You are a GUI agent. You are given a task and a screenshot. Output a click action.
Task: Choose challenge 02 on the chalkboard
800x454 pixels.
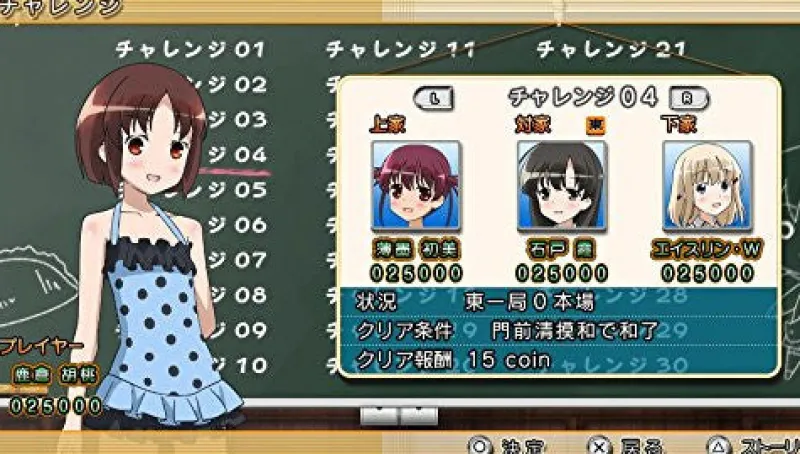tap(236, 85)
